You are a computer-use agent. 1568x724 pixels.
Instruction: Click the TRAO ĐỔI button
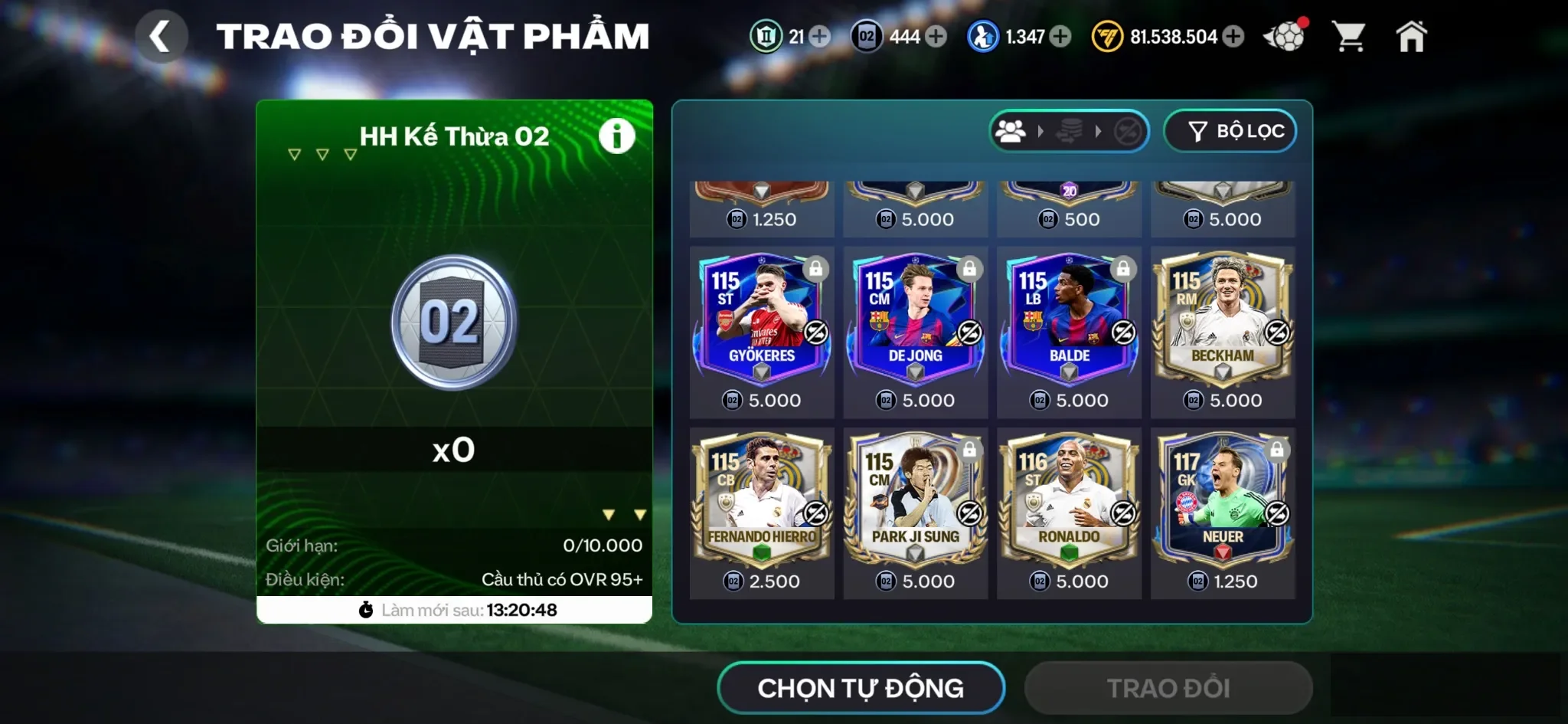pyautogui.click(x=1168, y=687)
